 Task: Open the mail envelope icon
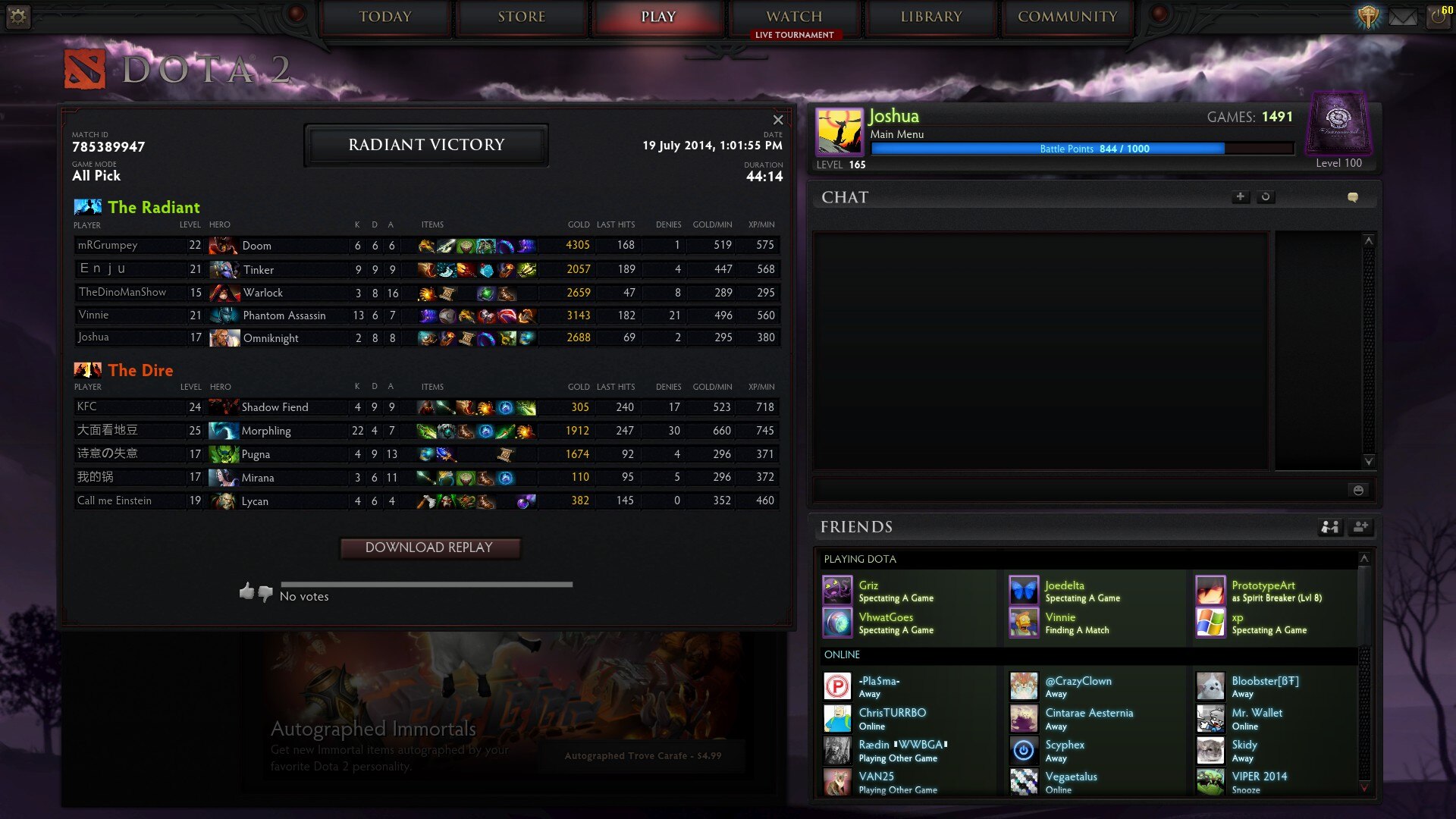point(1403,17)
